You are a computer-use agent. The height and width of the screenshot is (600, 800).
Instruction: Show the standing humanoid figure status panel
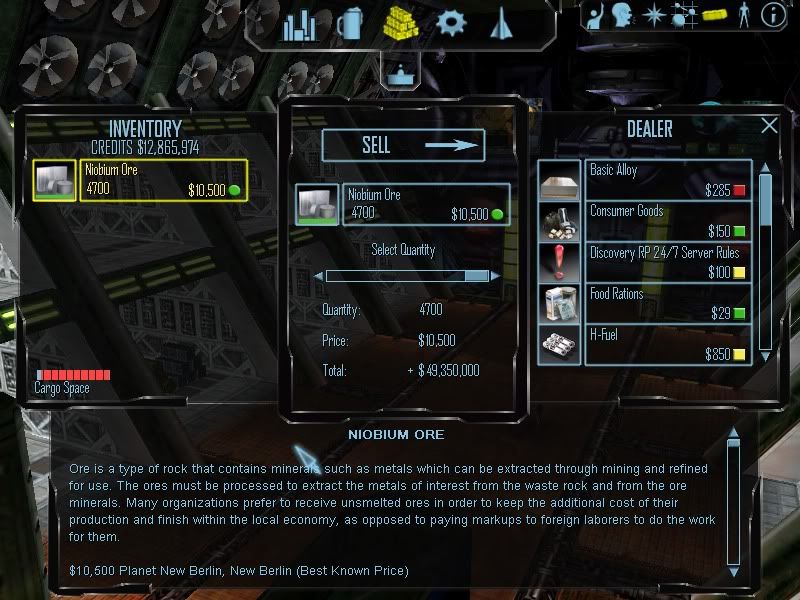tap(743, 15)
